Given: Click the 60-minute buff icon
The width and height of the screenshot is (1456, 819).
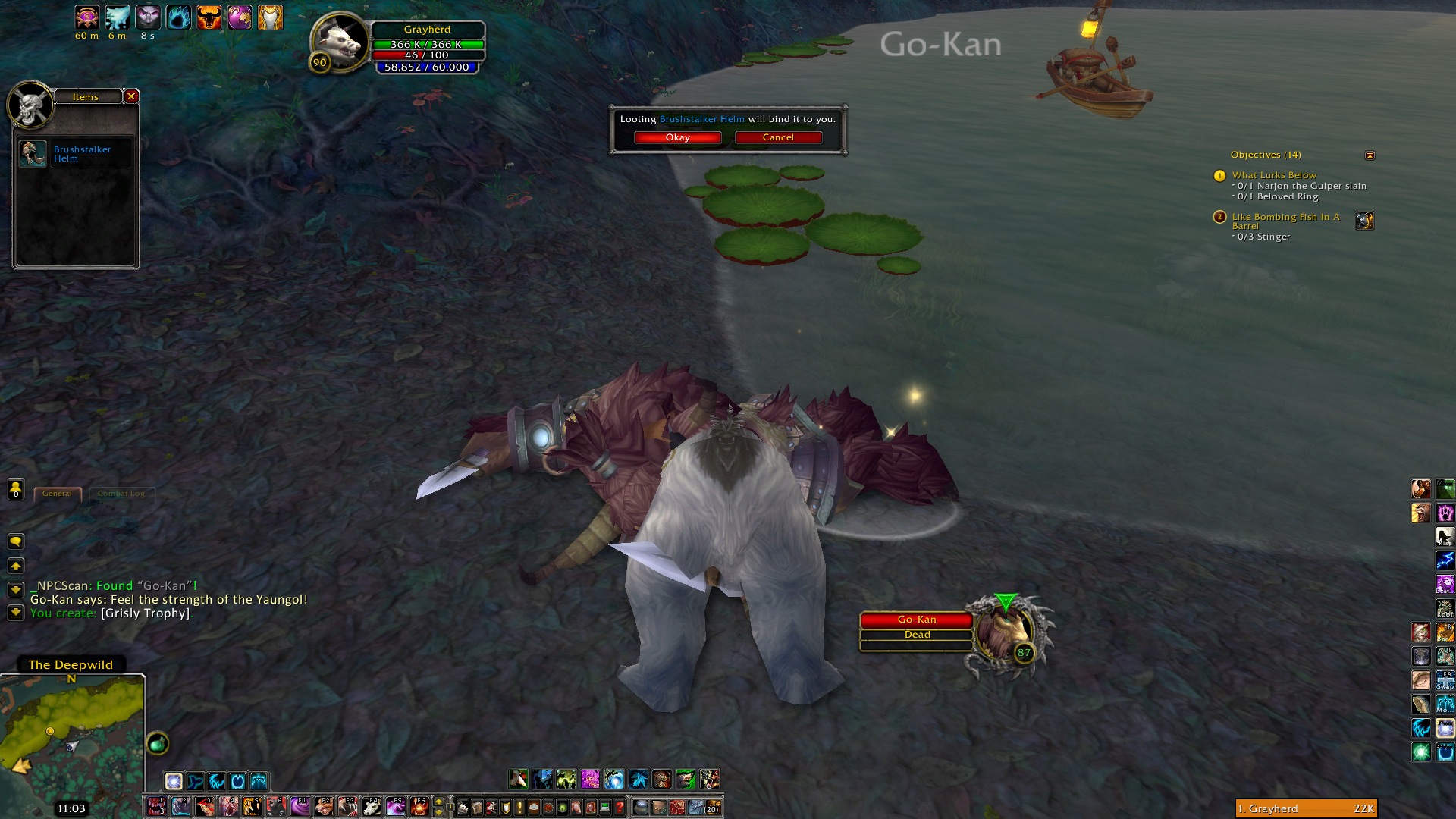Looking at the screenshot, I should [87, 17].
